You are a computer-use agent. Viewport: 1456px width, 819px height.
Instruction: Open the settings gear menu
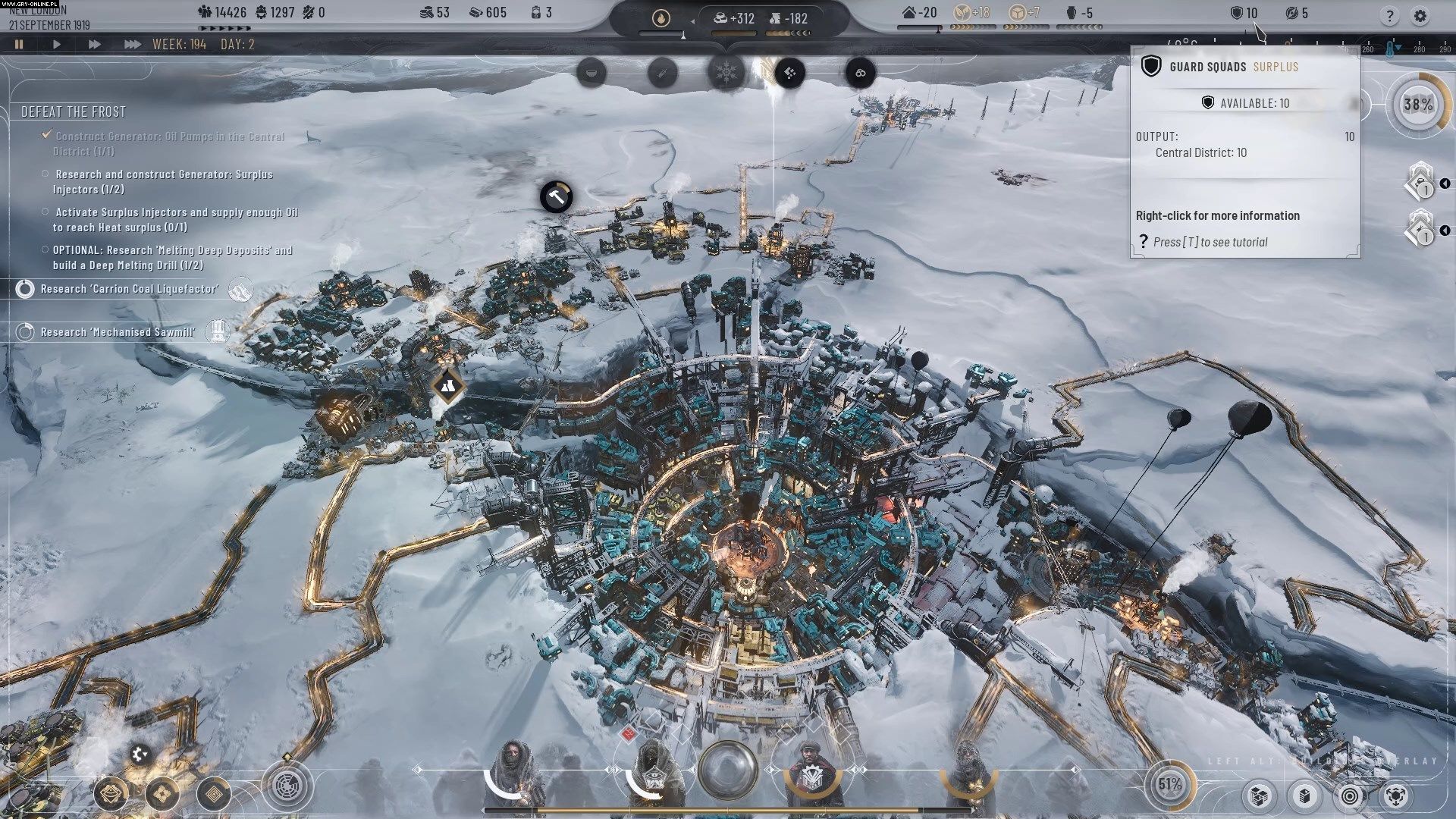[x=1420, y=16]
